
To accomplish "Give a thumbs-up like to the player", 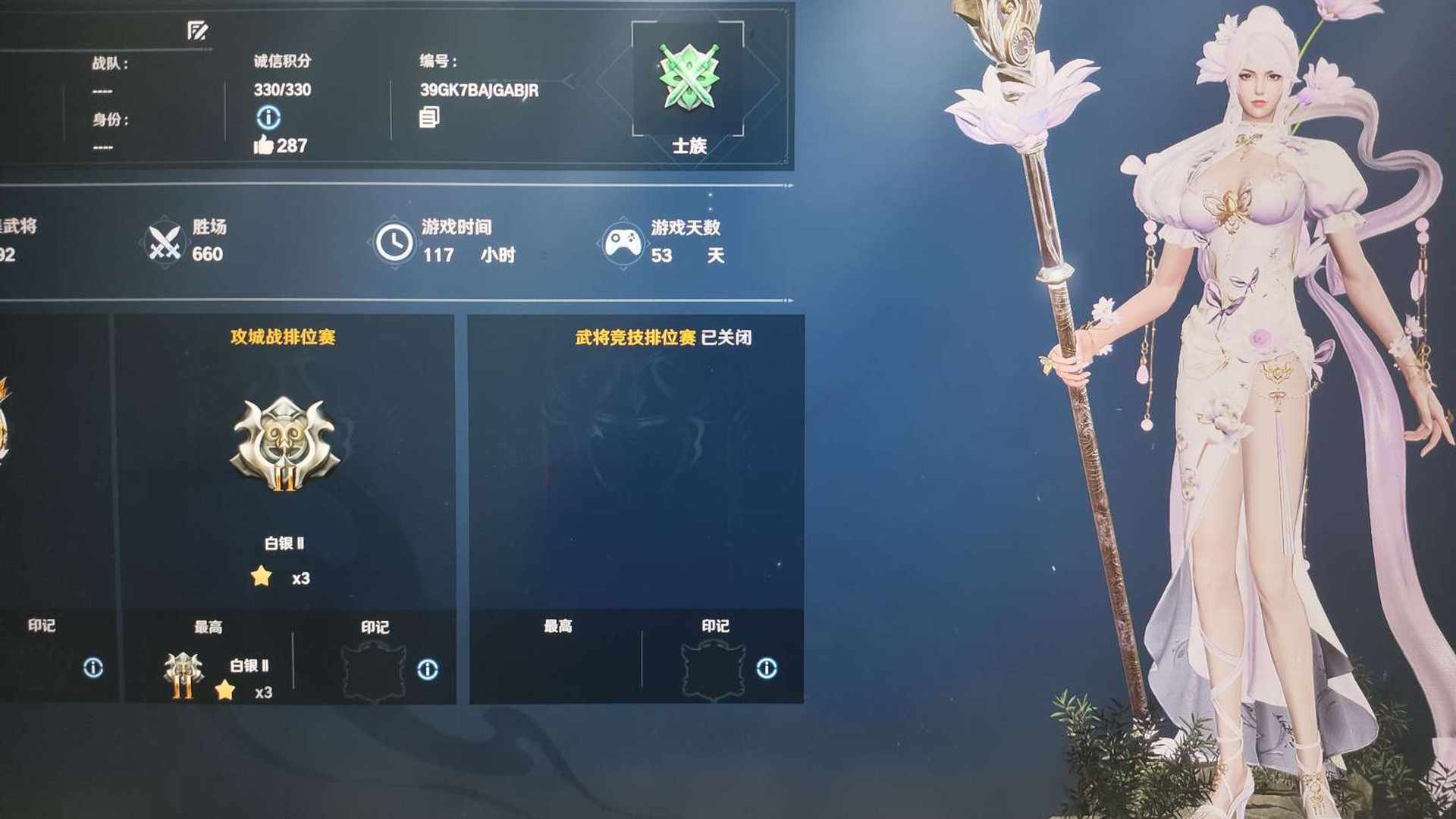I will 263,145.
